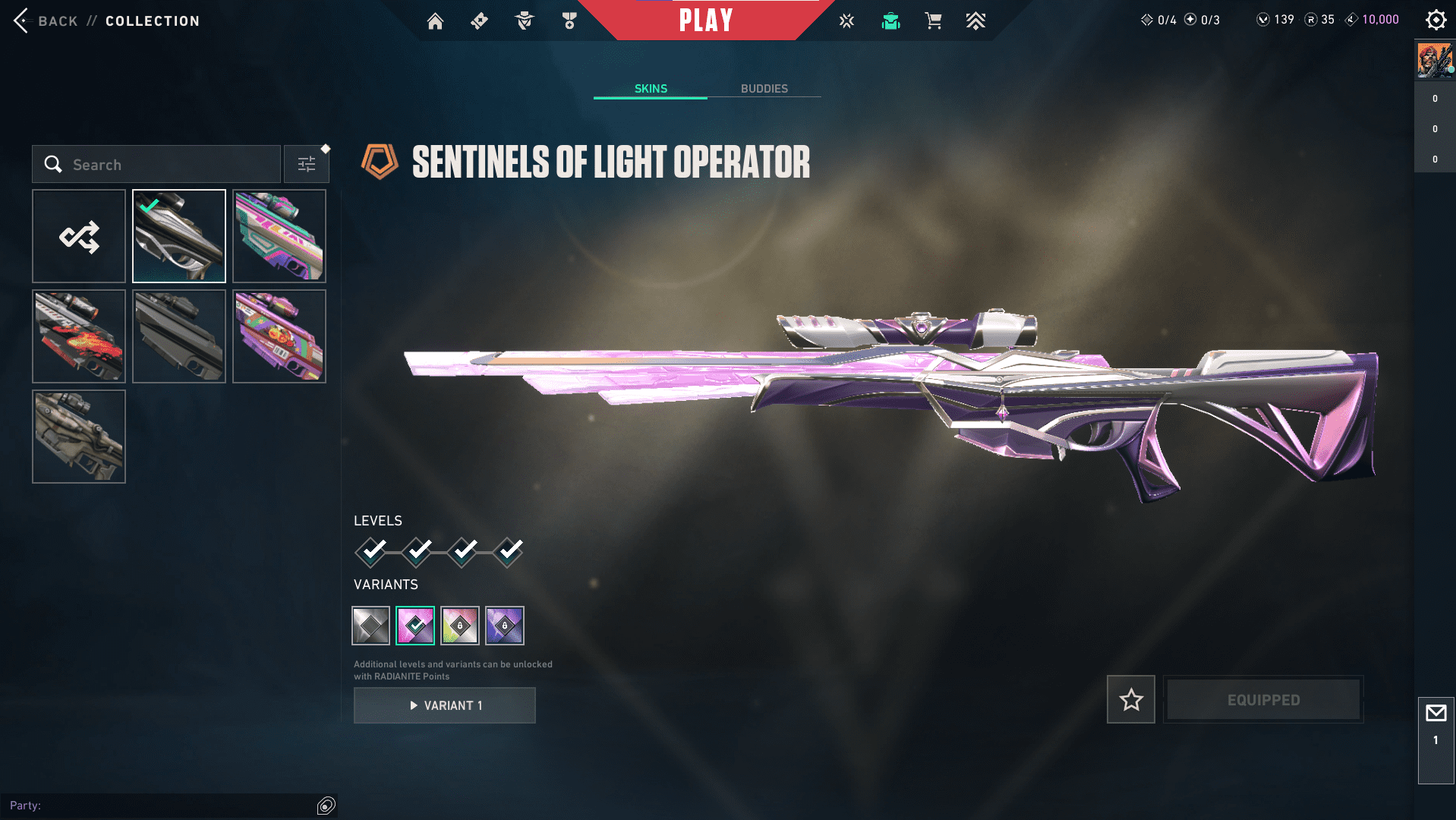The width and height of the screenshot is (1456, 820).
Task: Switch to the Buddies tab
Action: (x=764, y=88)
